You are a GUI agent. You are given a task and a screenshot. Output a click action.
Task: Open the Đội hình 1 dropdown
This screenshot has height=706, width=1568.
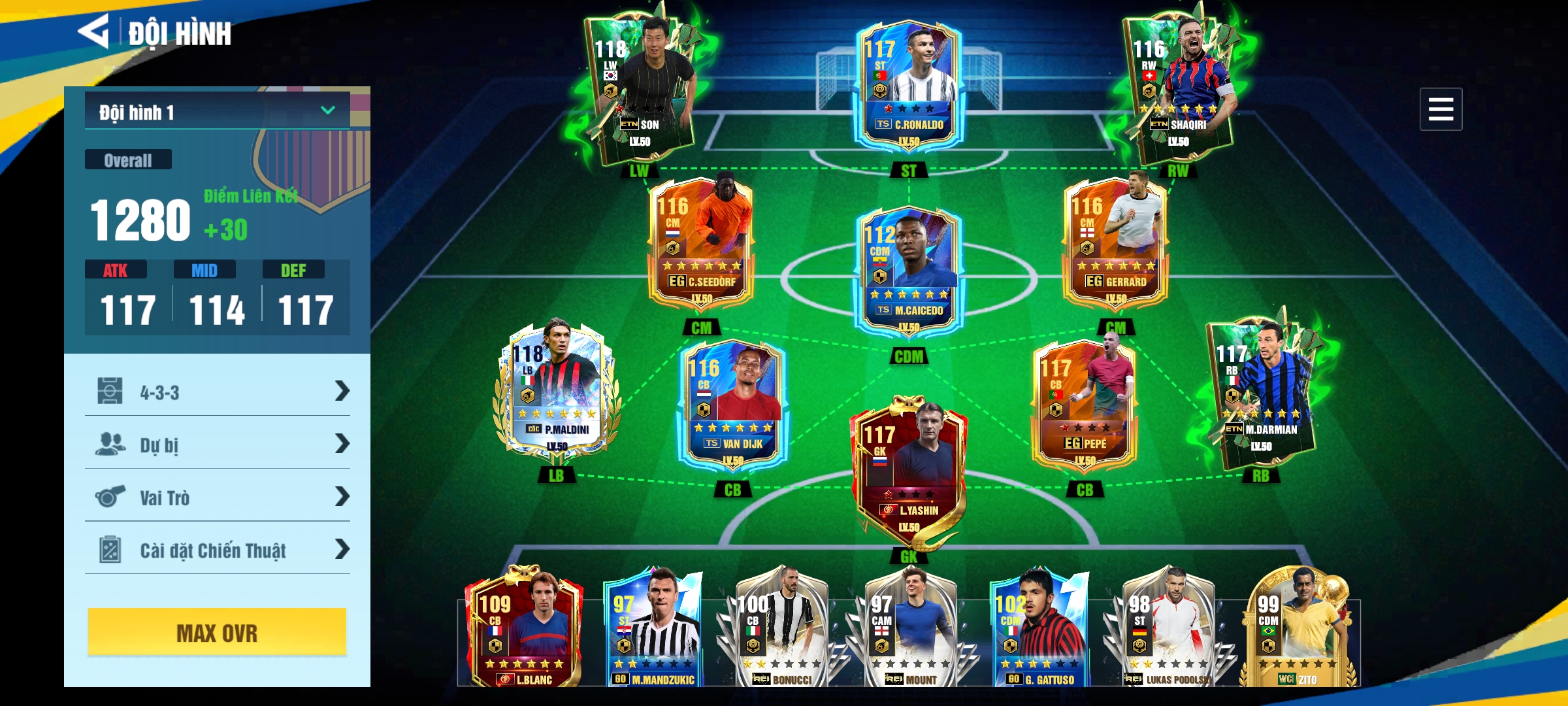click(217, 111)
